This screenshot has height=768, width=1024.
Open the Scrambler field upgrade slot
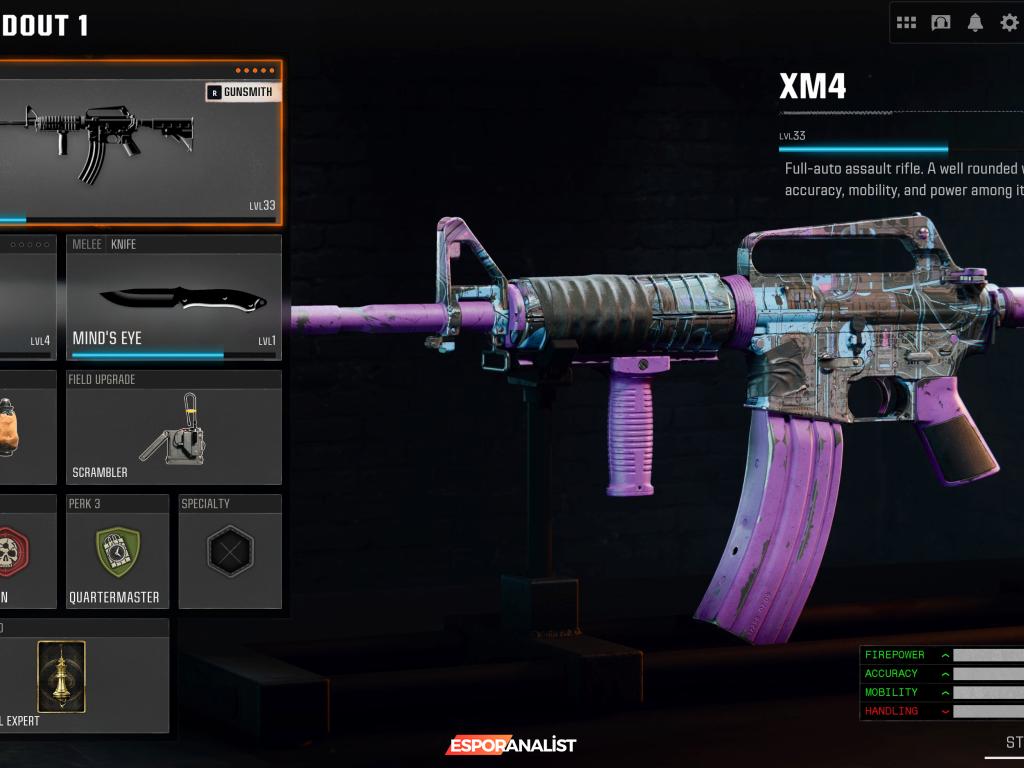(x=174, y=428)
